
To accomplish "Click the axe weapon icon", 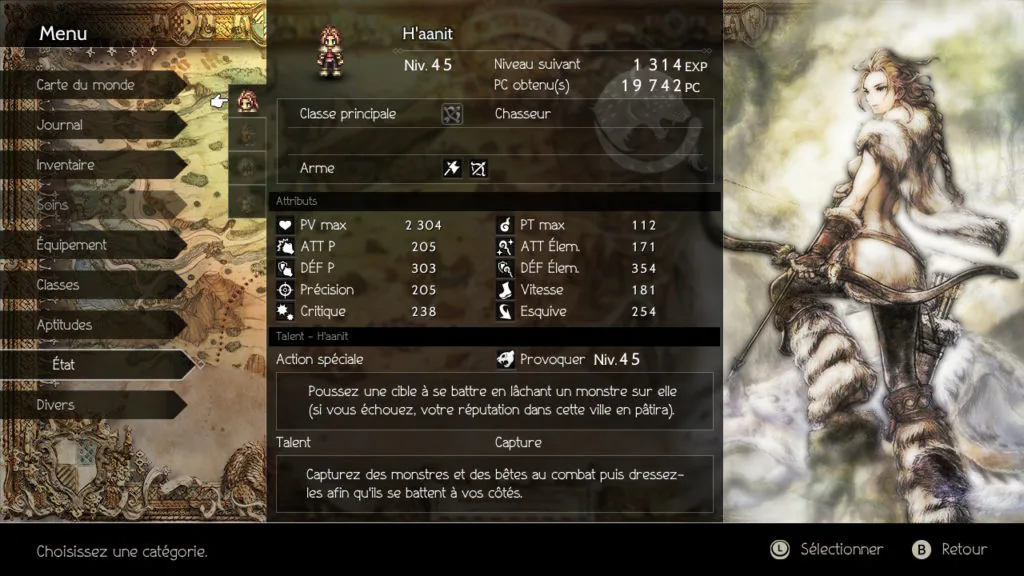I will [x=452, y=169].
